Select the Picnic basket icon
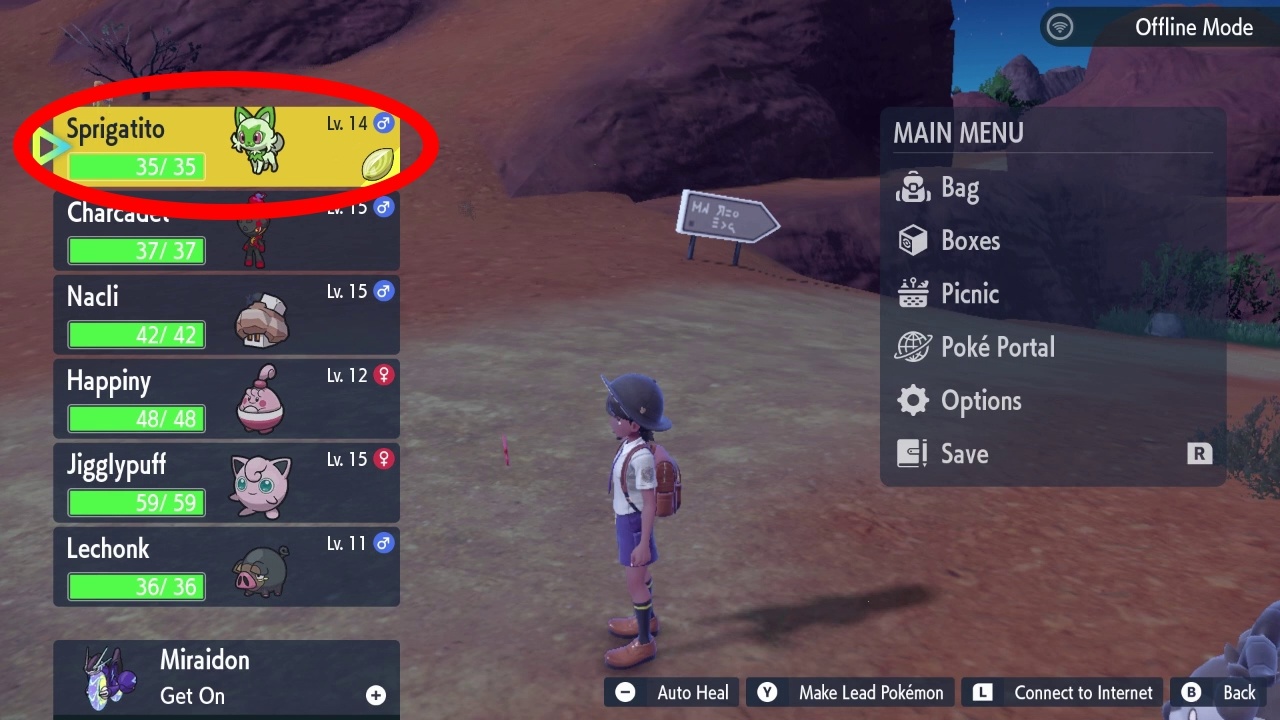The height and width of the screenshot is (720, 1280). coord(912,293)
